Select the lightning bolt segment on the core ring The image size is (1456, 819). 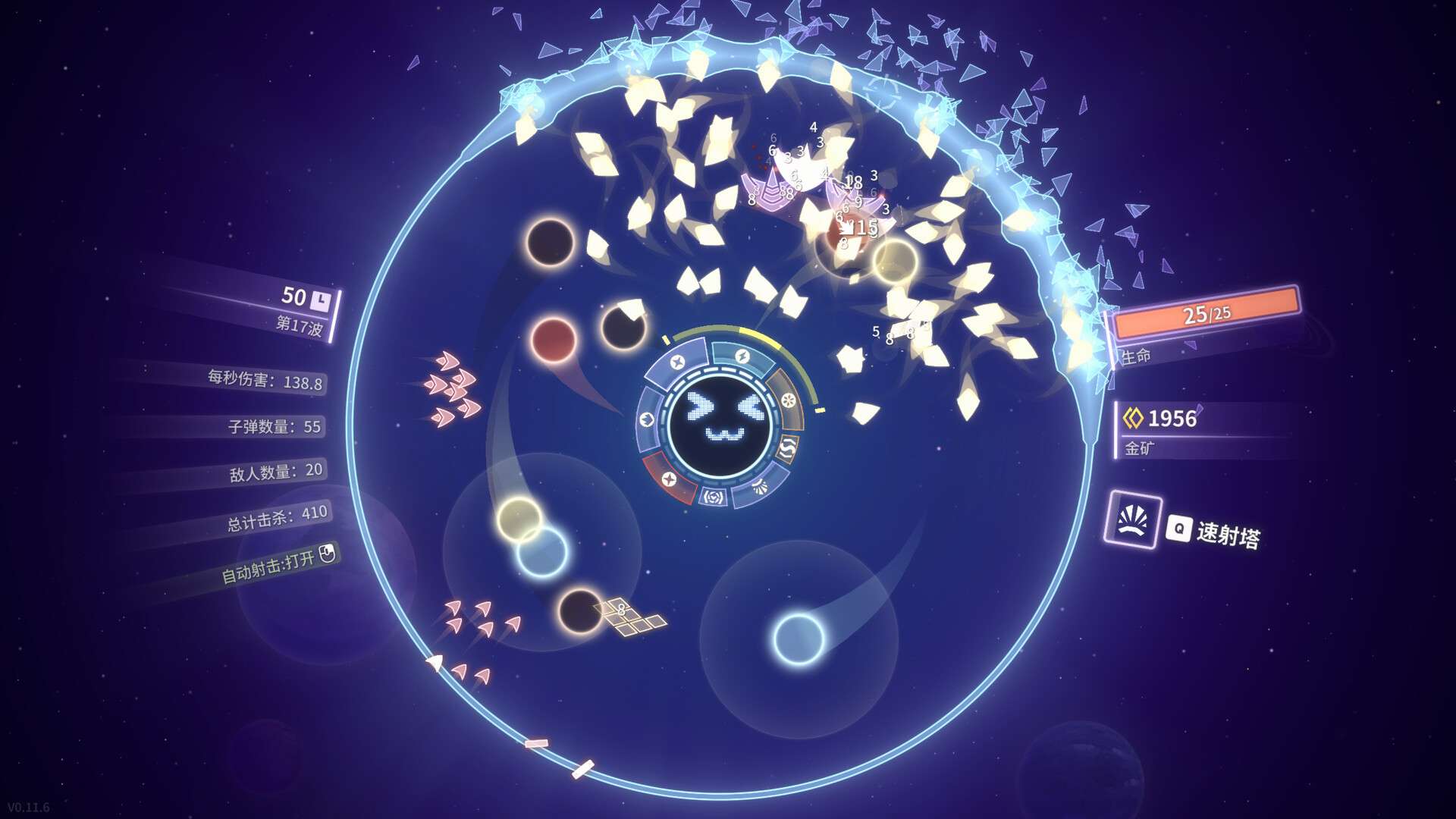743,356
